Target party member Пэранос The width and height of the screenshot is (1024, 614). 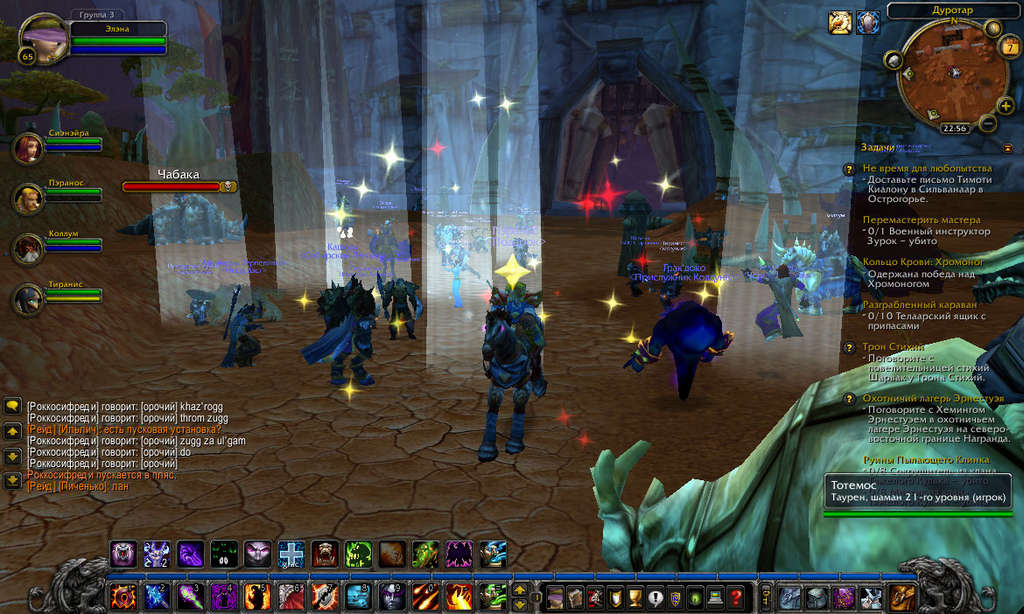[28, 199]
